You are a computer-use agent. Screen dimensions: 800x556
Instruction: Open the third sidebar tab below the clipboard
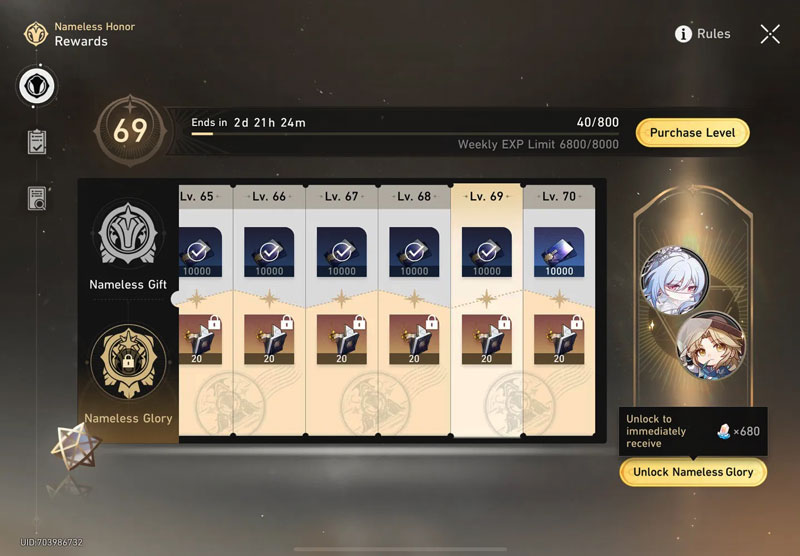coord(38,198)
